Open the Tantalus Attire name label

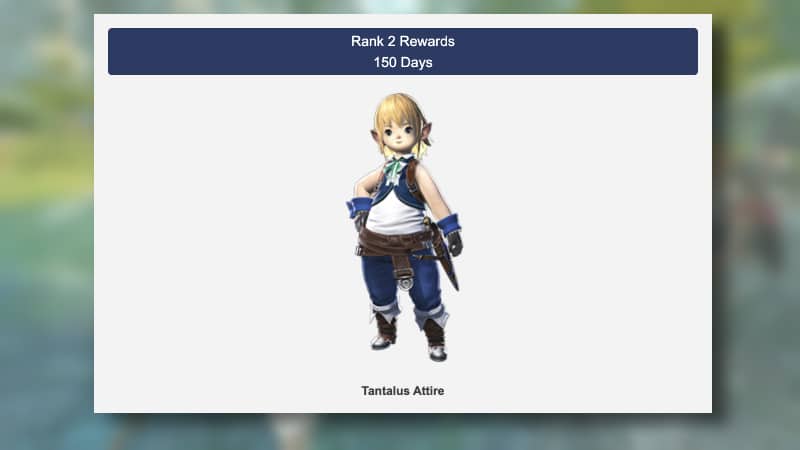point(403,391)
